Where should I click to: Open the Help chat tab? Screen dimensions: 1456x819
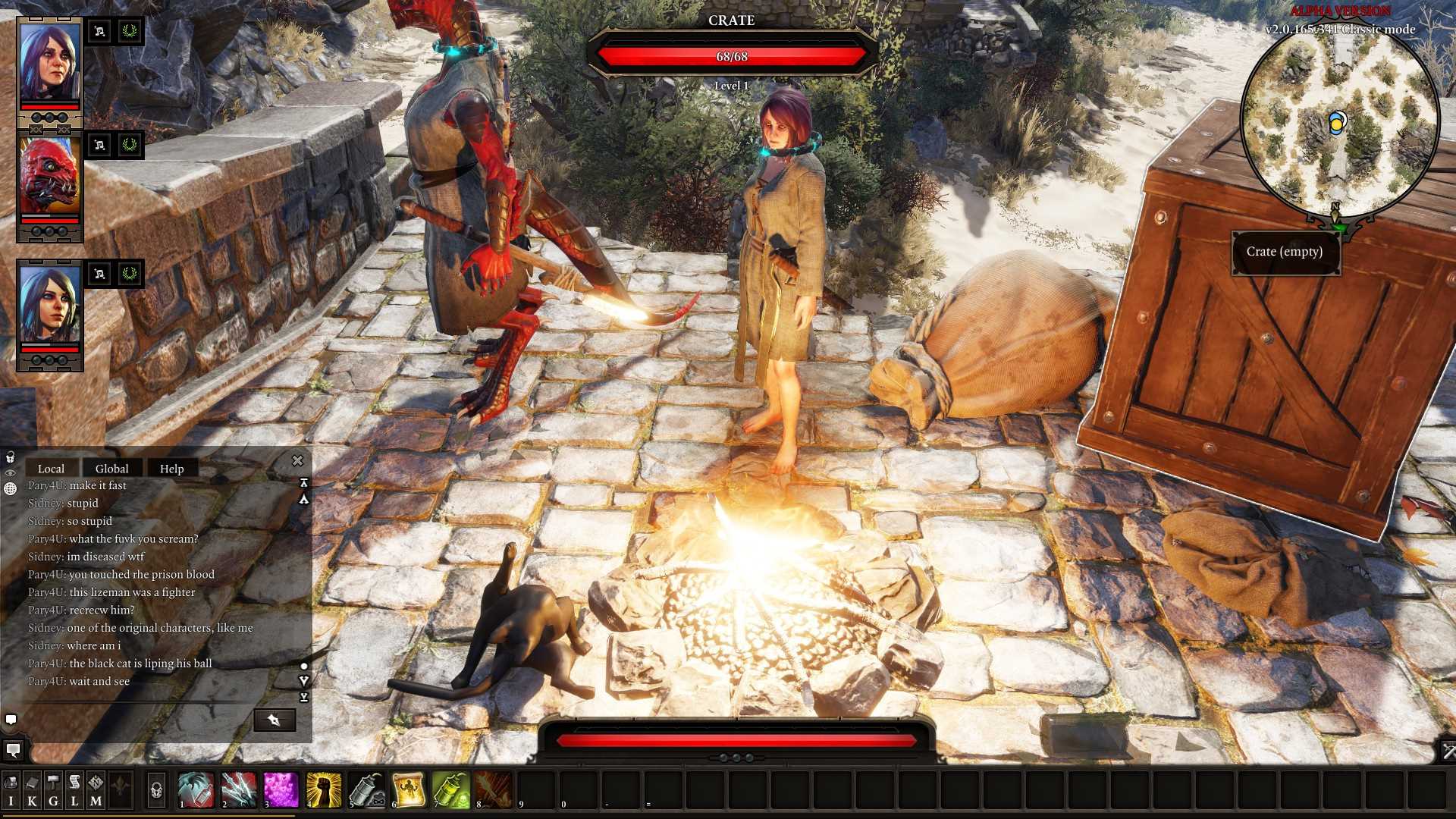coord(171,468)
